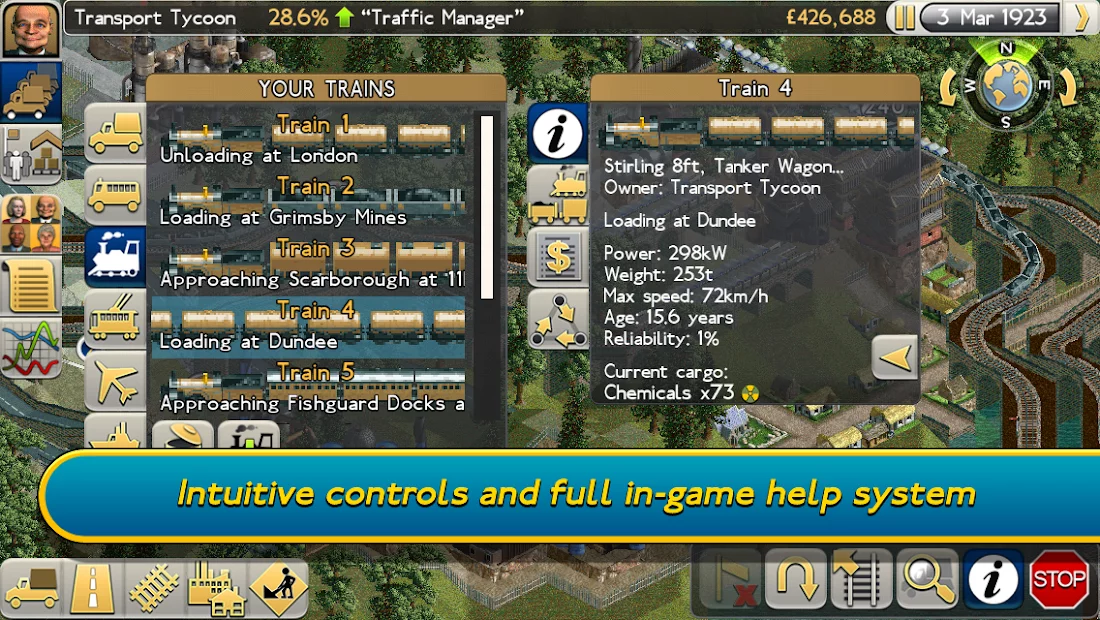The height and width of the screenshot is (620, 1100).
Task: Click the red STOP button
Action: click(1059, 580)
